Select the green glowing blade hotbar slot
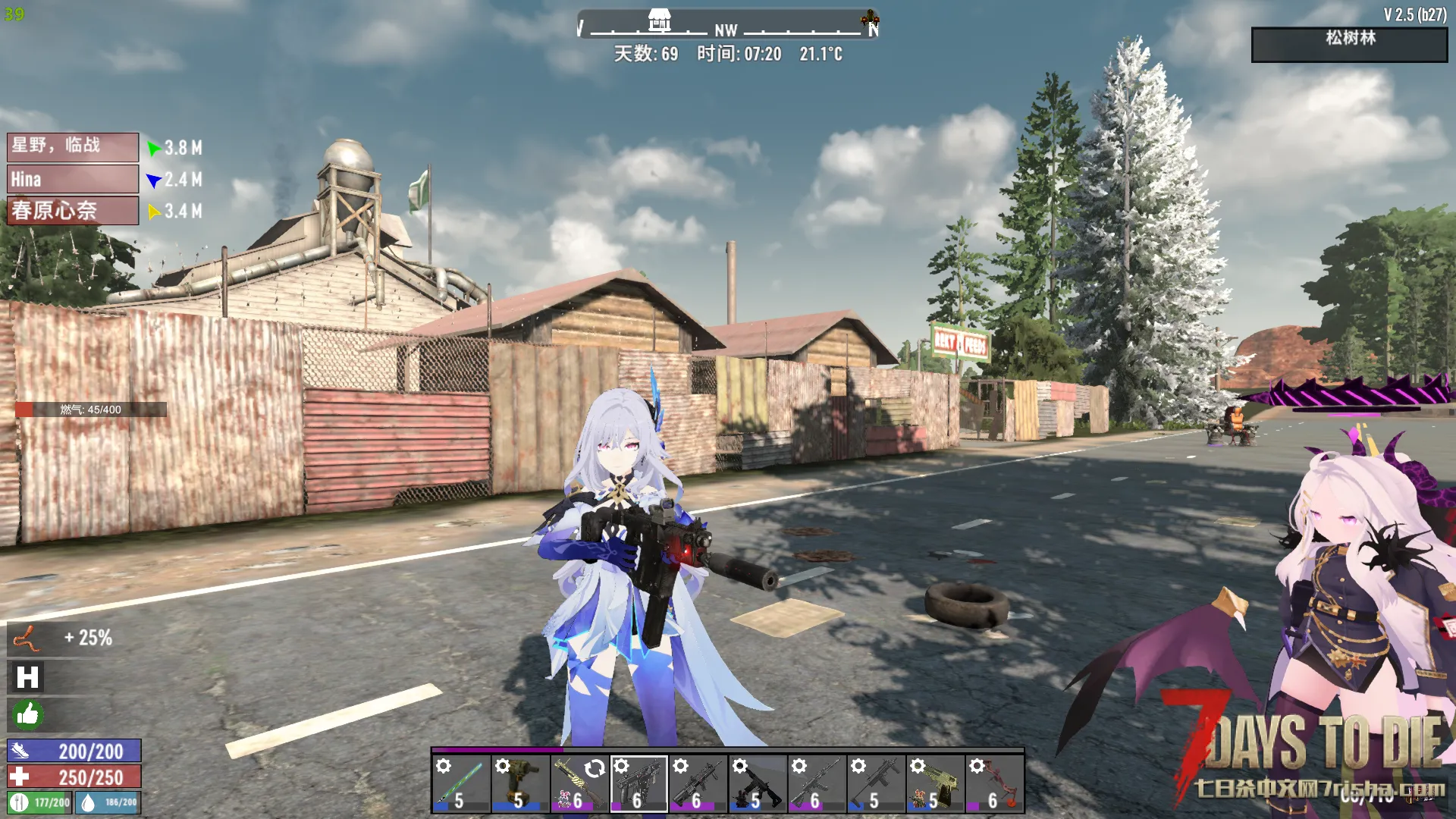Viewport: 1456px width, 819px height. click(461, 784)
